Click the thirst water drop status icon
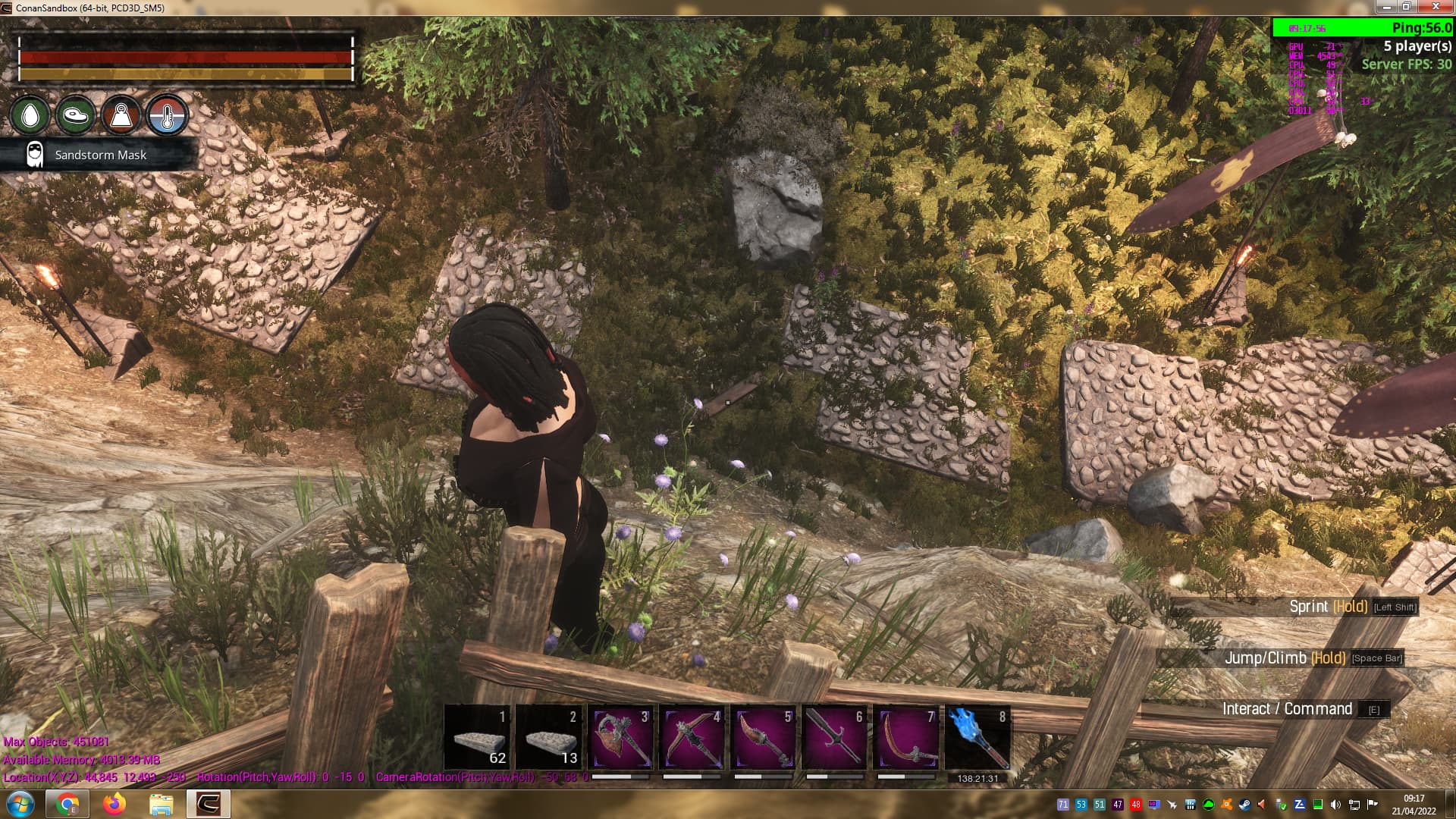This screenshot has height=819, width=1456. pos(30,116)
